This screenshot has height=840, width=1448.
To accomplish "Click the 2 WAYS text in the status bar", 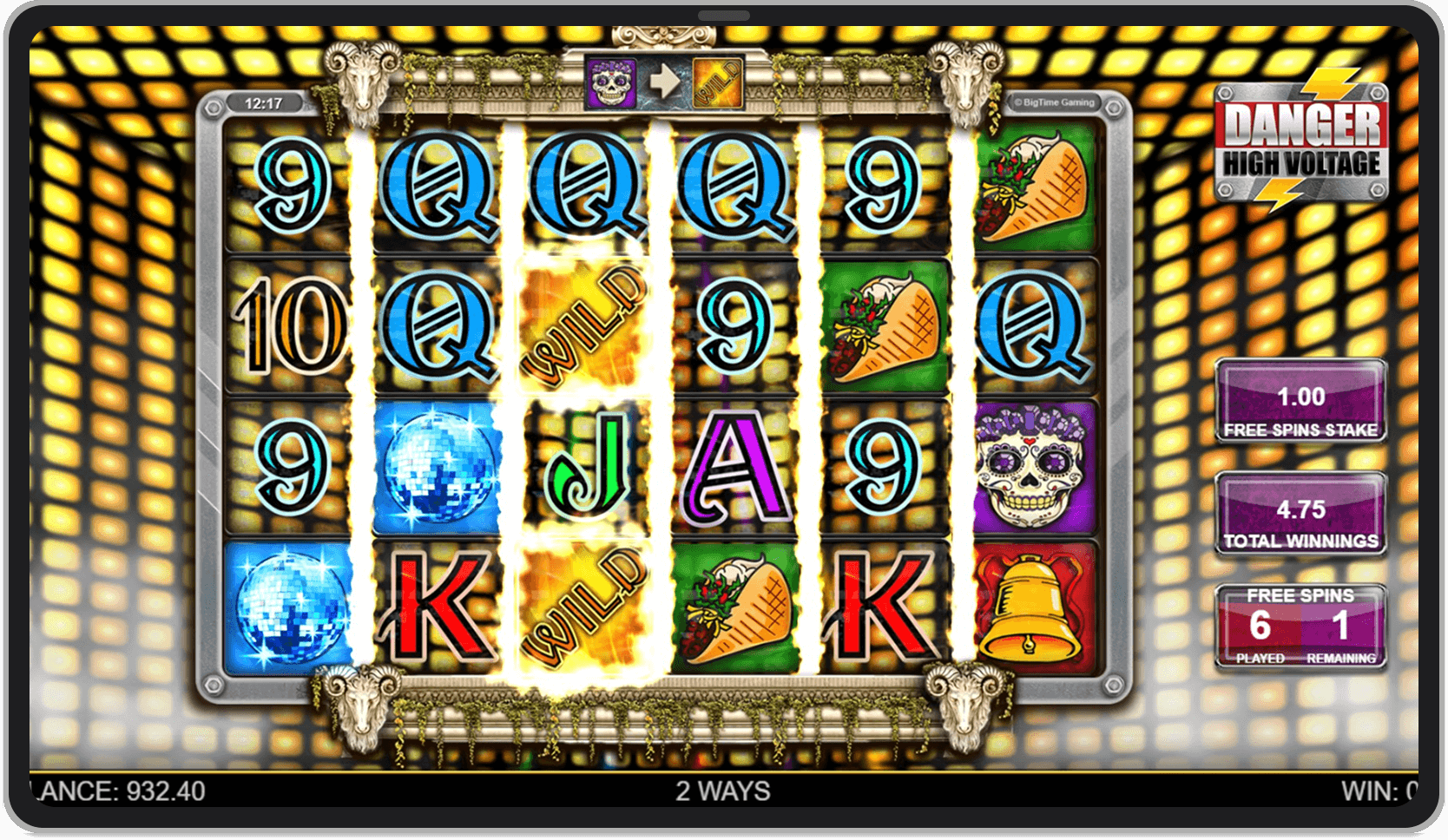I will point(721,791).
